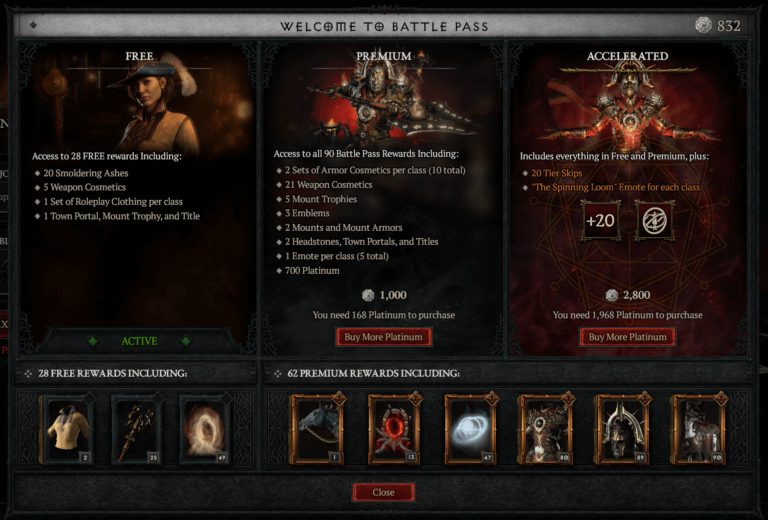Buy More Platinum under the Accelerated pass
This screenshot has height=520, width=768.
(627, 337)
